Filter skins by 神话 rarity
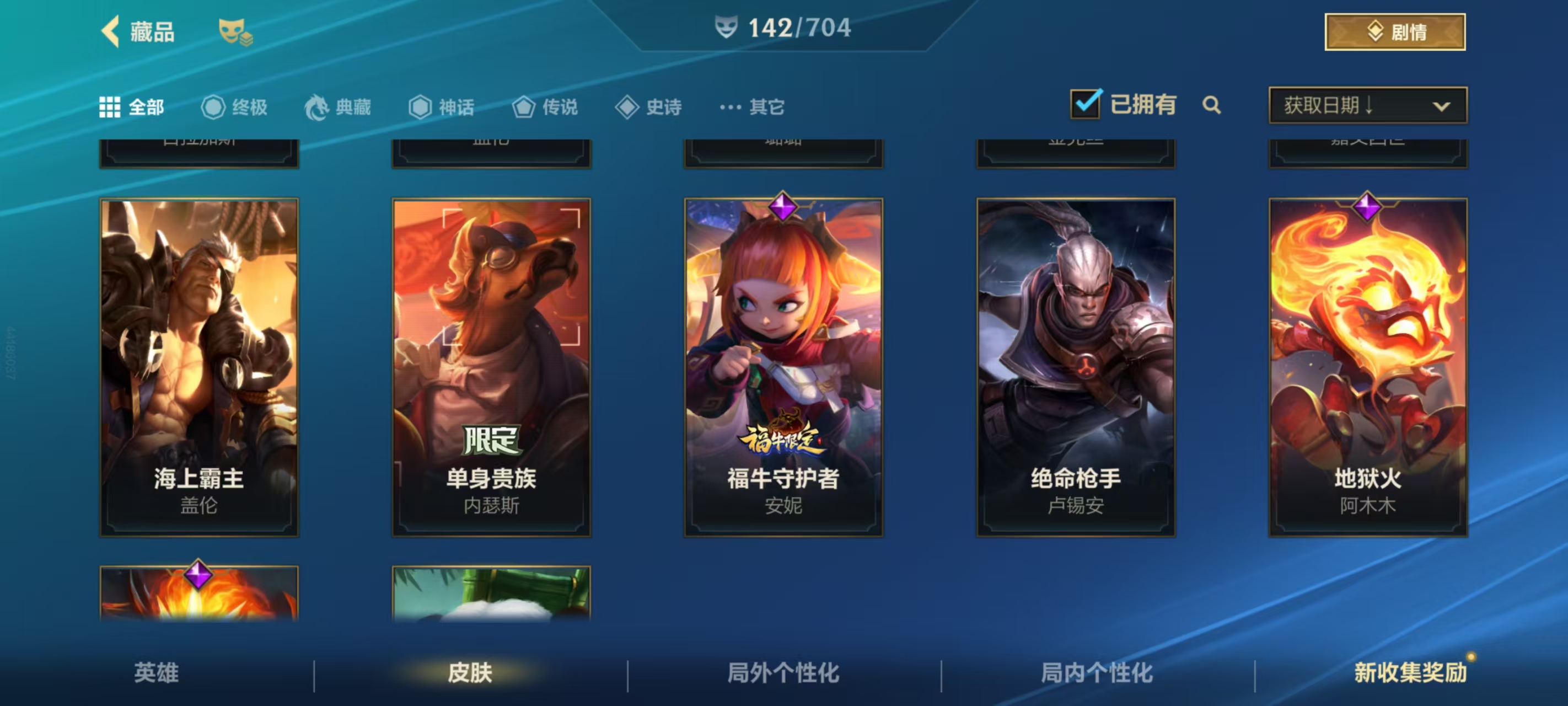Viewport: 1568px width, 706px height. 441,107
